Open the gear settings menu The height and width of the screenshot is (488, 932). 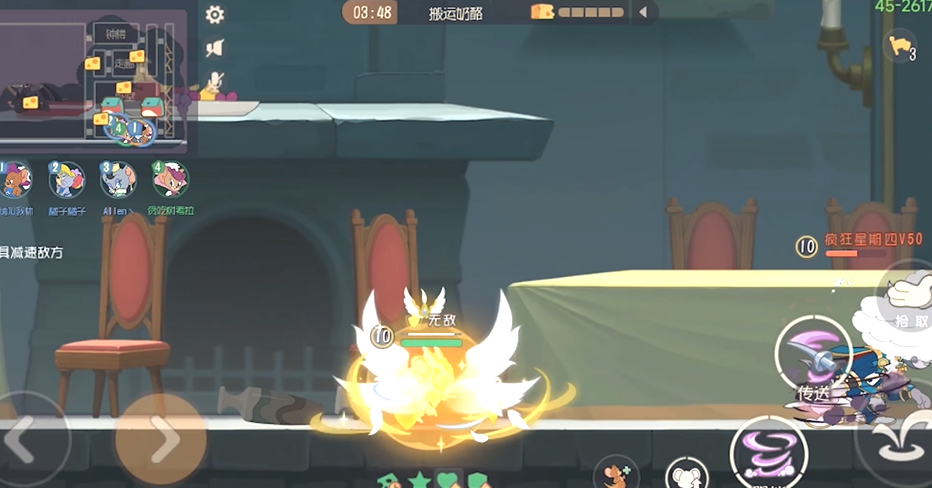point(215,15)
